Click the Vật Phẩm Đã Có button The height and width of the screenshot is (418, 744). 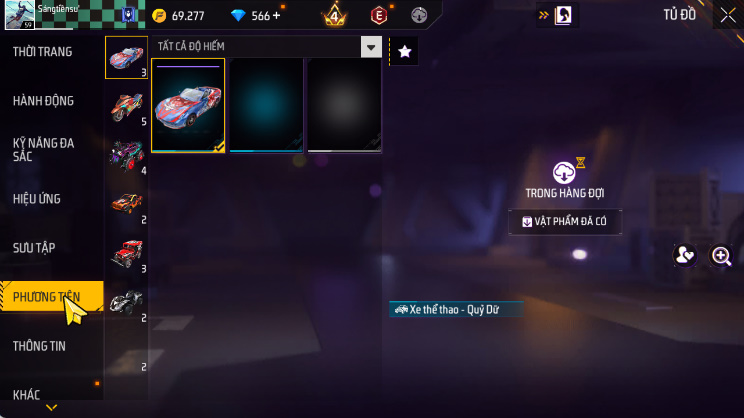click(565, 221)
